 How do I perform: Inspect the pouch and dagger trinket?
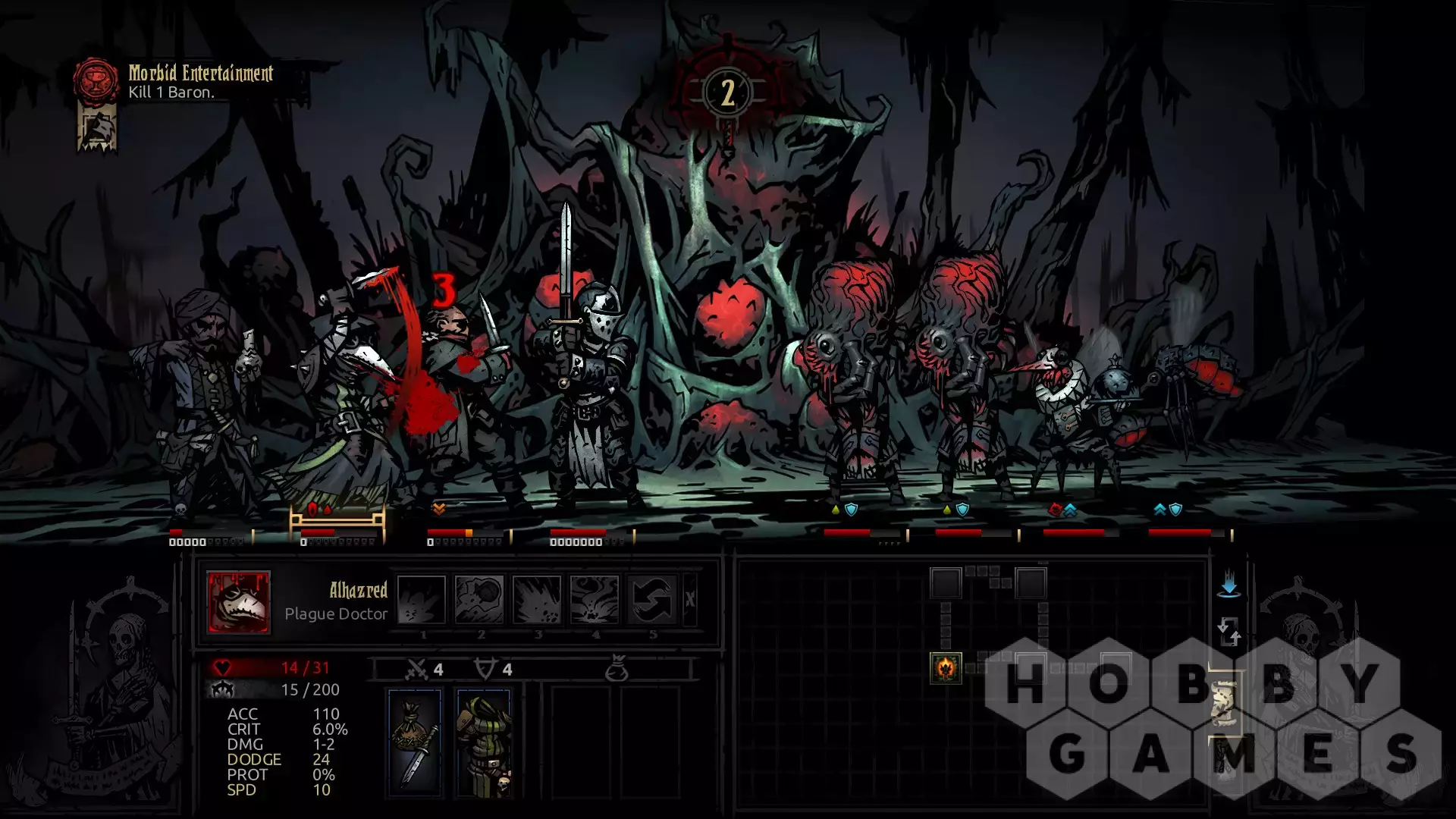(x=415, y=743)
